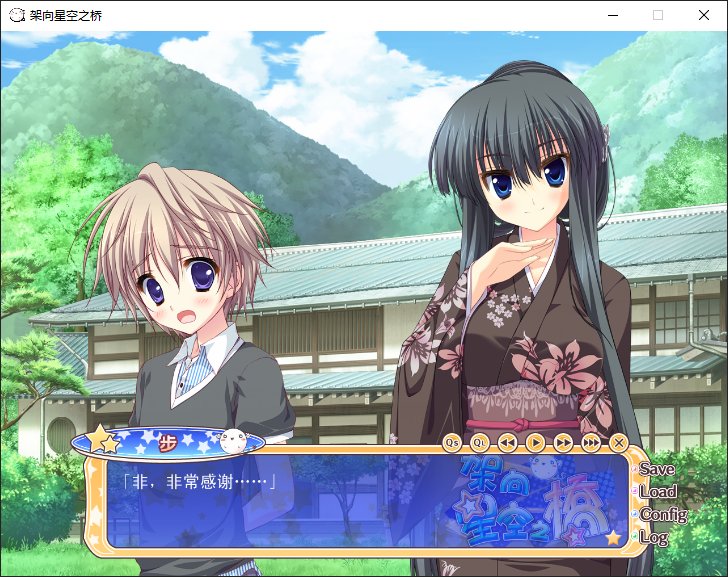The width and height of the screenshot is (728, 577).
Task: Click the Qs quick save button
Action: [452, 441]
